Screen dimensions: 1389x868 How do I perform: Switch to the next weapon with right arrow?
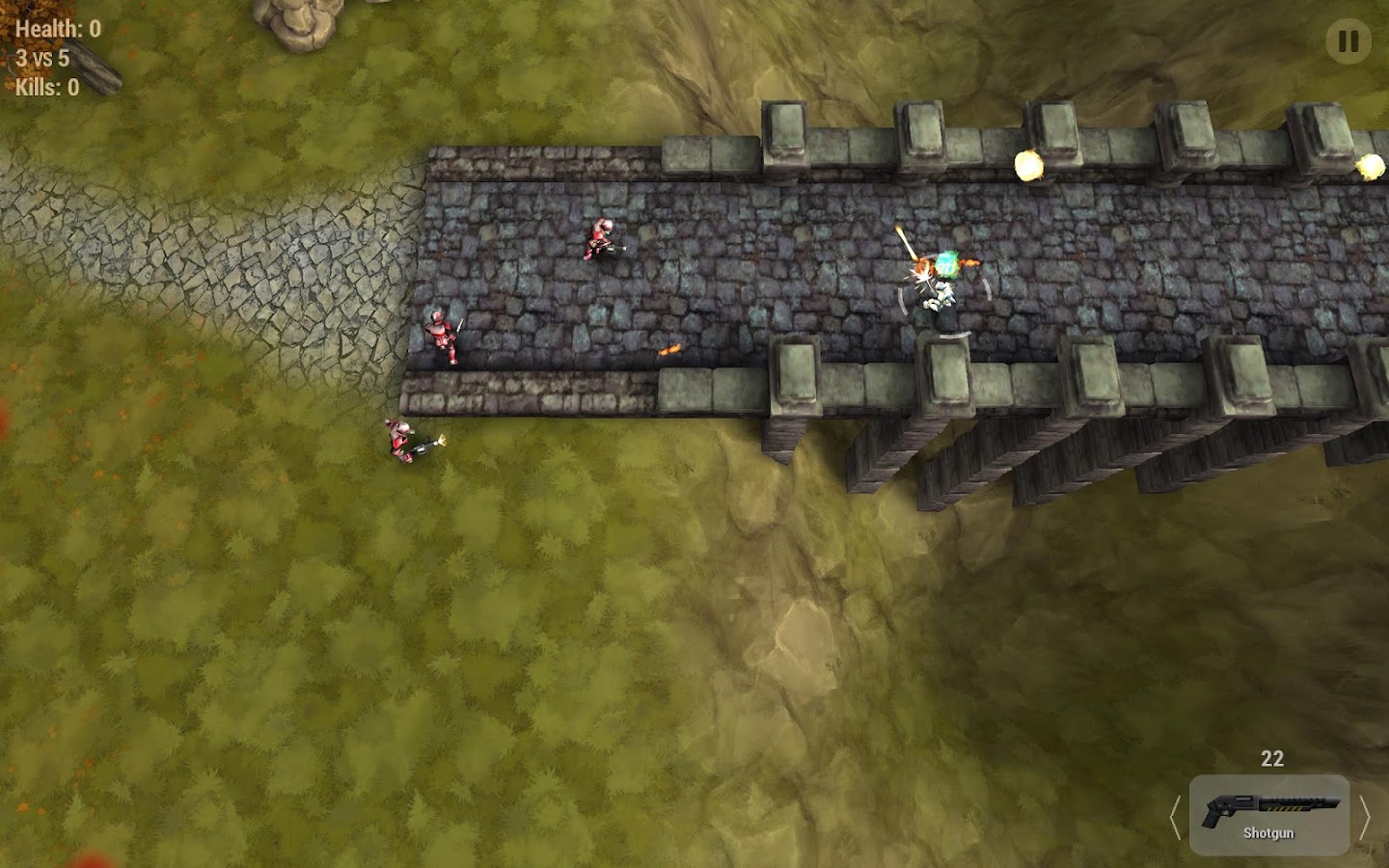[1364, 818]
